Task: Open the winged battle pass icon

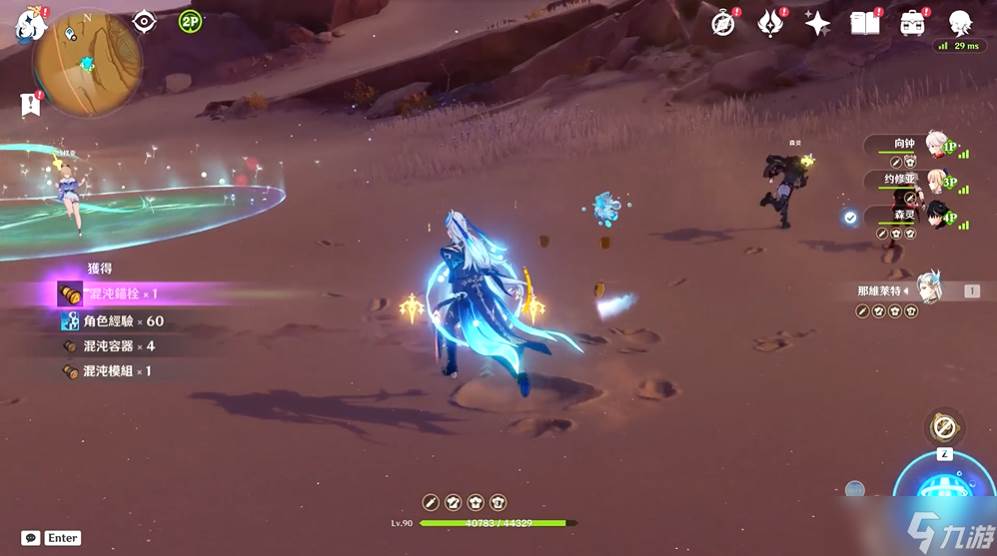Action: 770,24
